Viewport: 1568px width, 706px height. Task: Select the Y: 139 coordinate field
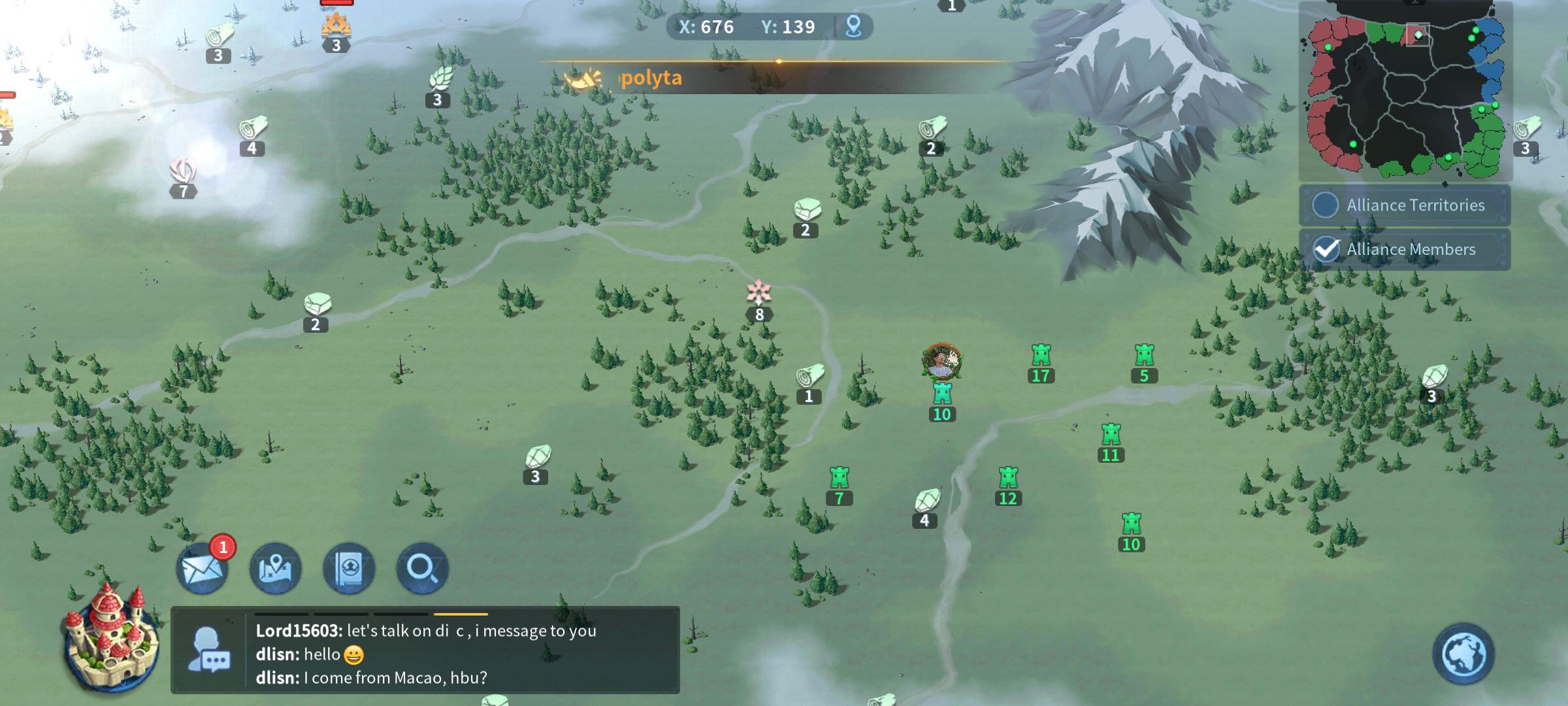tap(788, 27)
